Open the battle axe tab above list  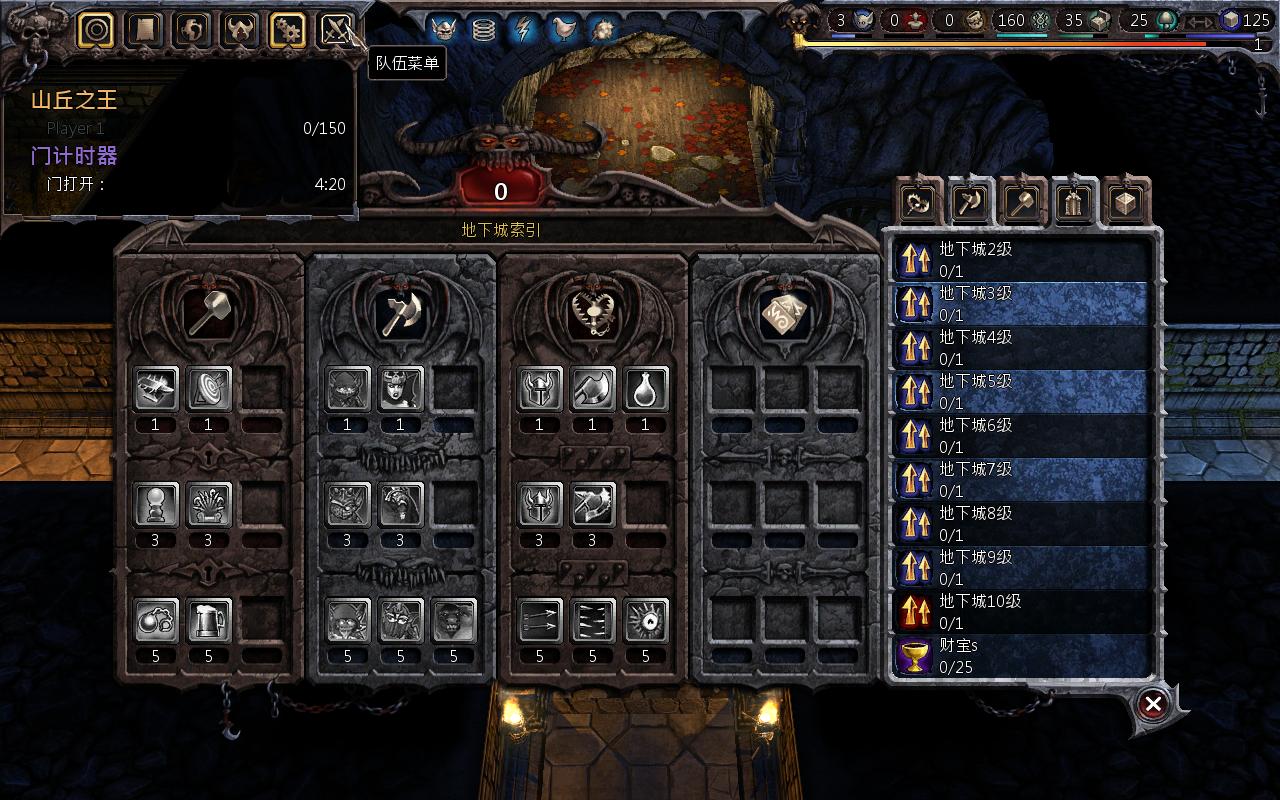click(970, 203)
